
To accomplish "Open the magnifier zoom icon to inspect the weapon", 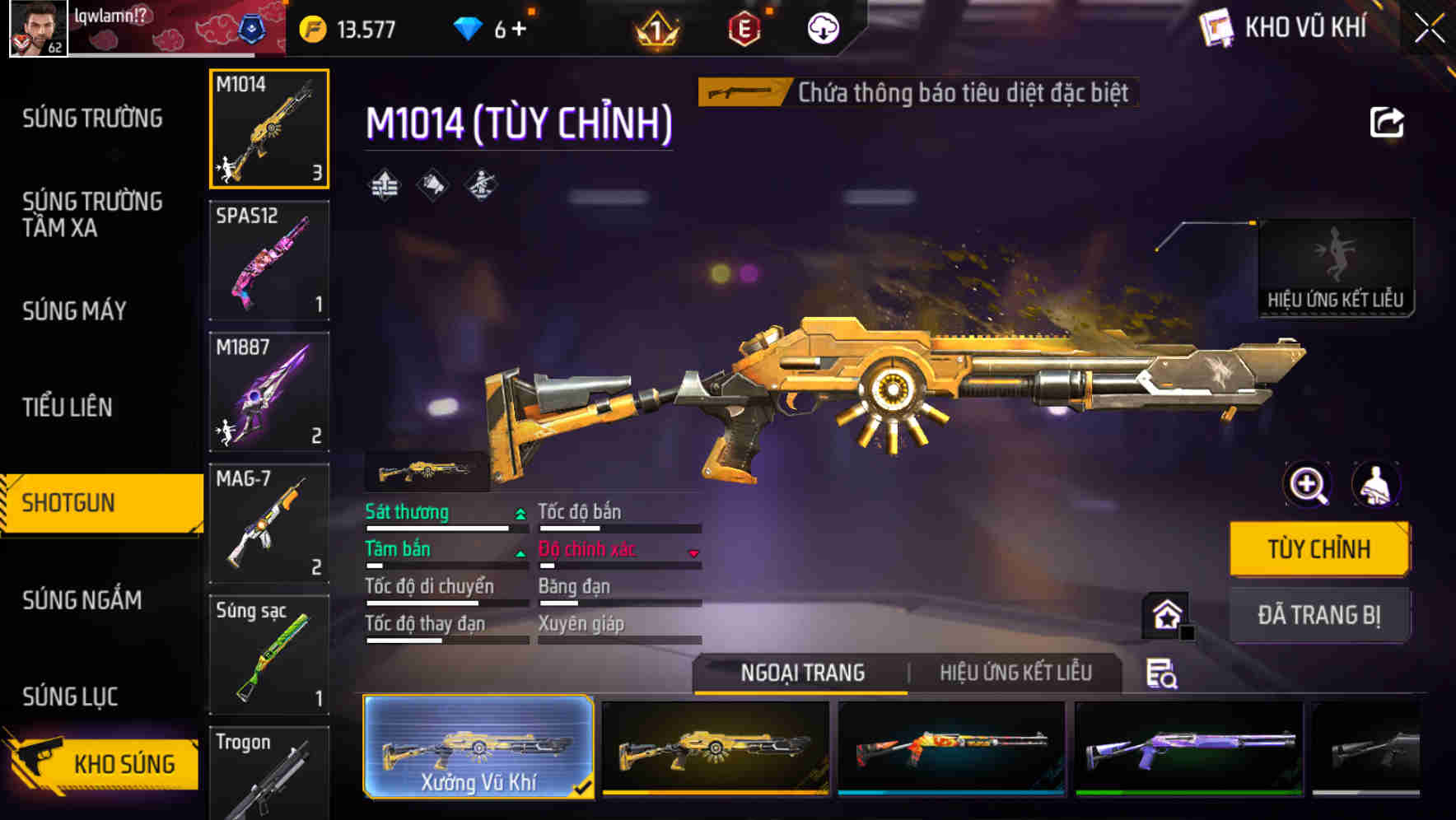I will click(x=1307, y=484).
